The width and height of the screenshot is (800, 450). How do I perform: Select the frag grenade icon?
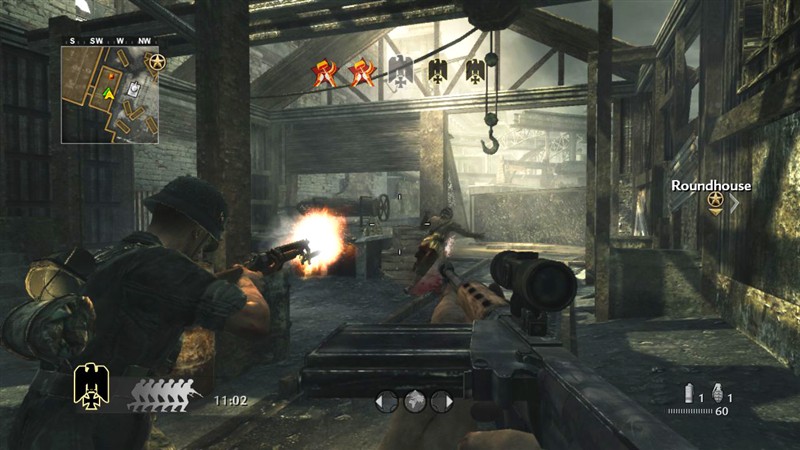coord(716,392)
